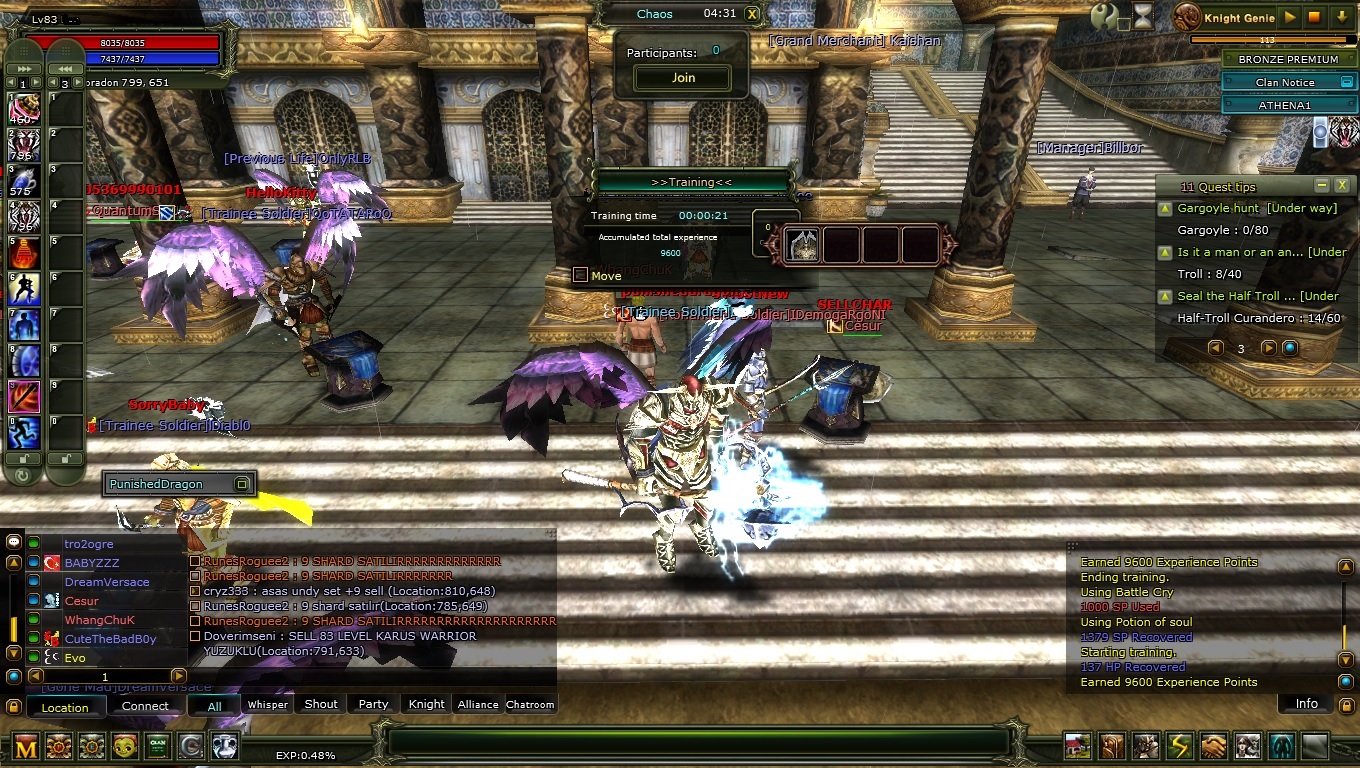The image size is (1360, 768).
Task: Switch chat to the Whisper tab
Action: [x=268, y=705]
